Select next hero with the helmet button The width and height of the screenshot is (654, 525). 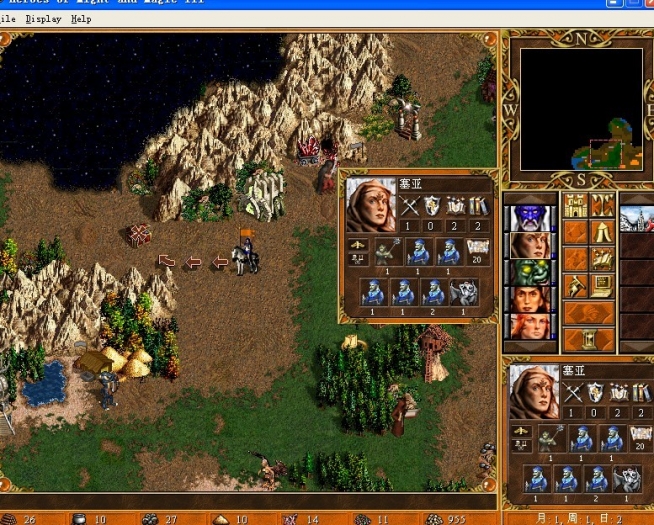click(589, 313)
